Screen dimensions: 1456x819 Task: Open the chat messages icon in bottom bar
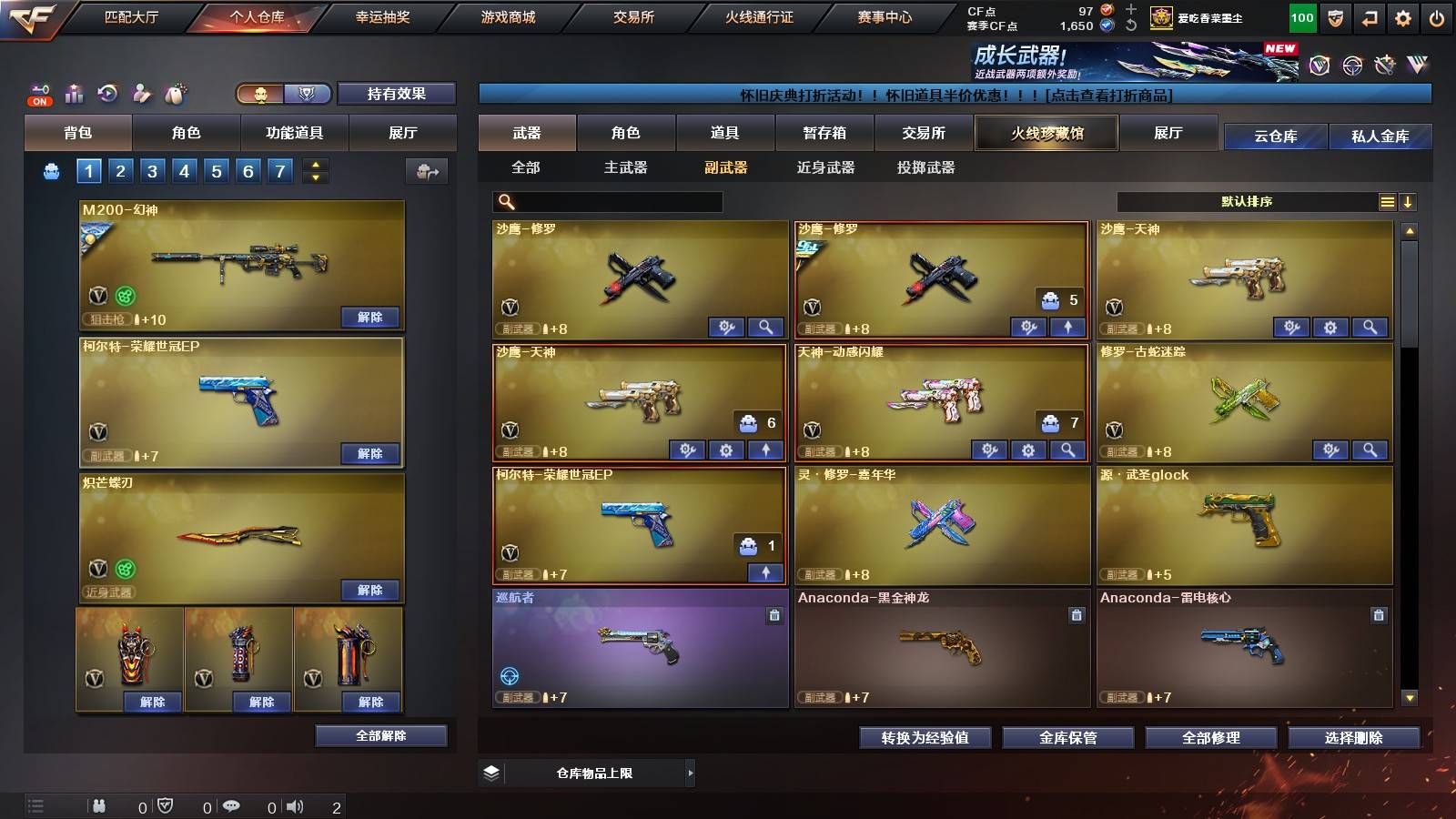tap(232, 806)
